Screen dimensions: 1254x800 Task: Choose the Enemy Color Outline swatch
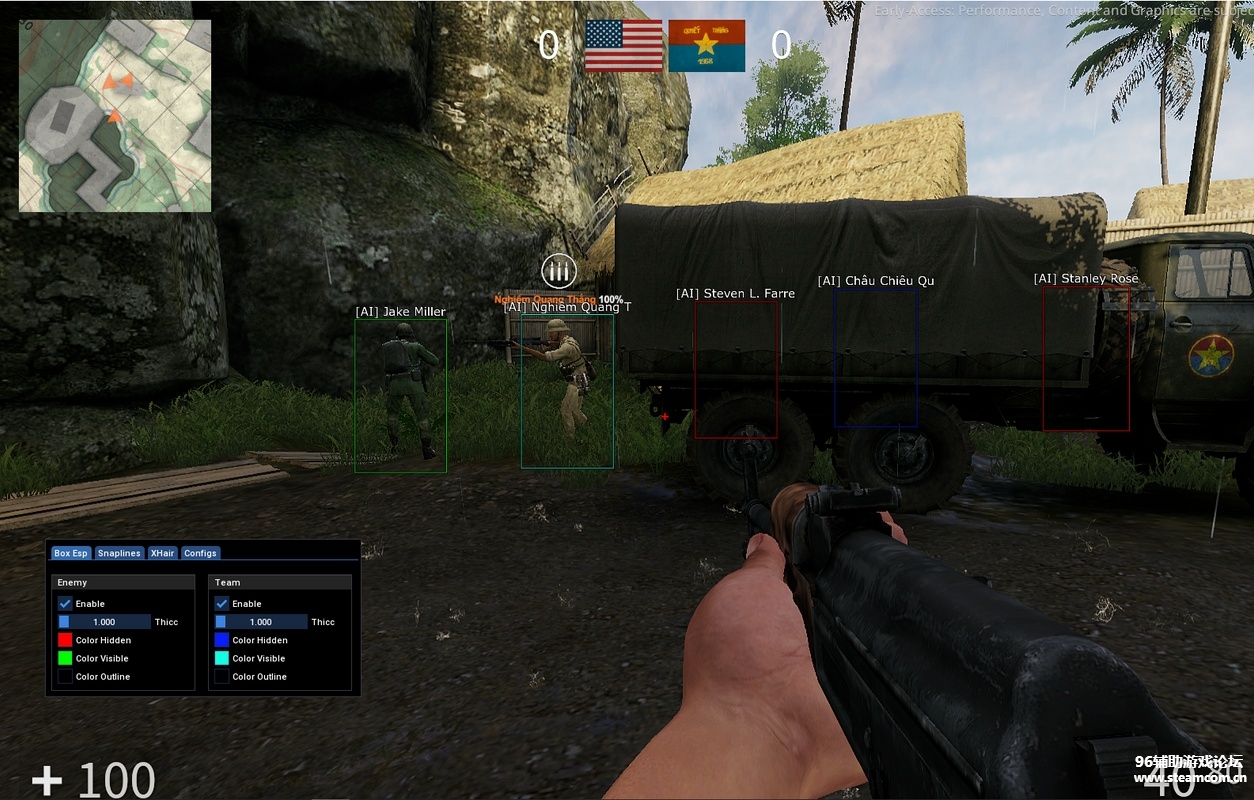[x=65, y=677]
